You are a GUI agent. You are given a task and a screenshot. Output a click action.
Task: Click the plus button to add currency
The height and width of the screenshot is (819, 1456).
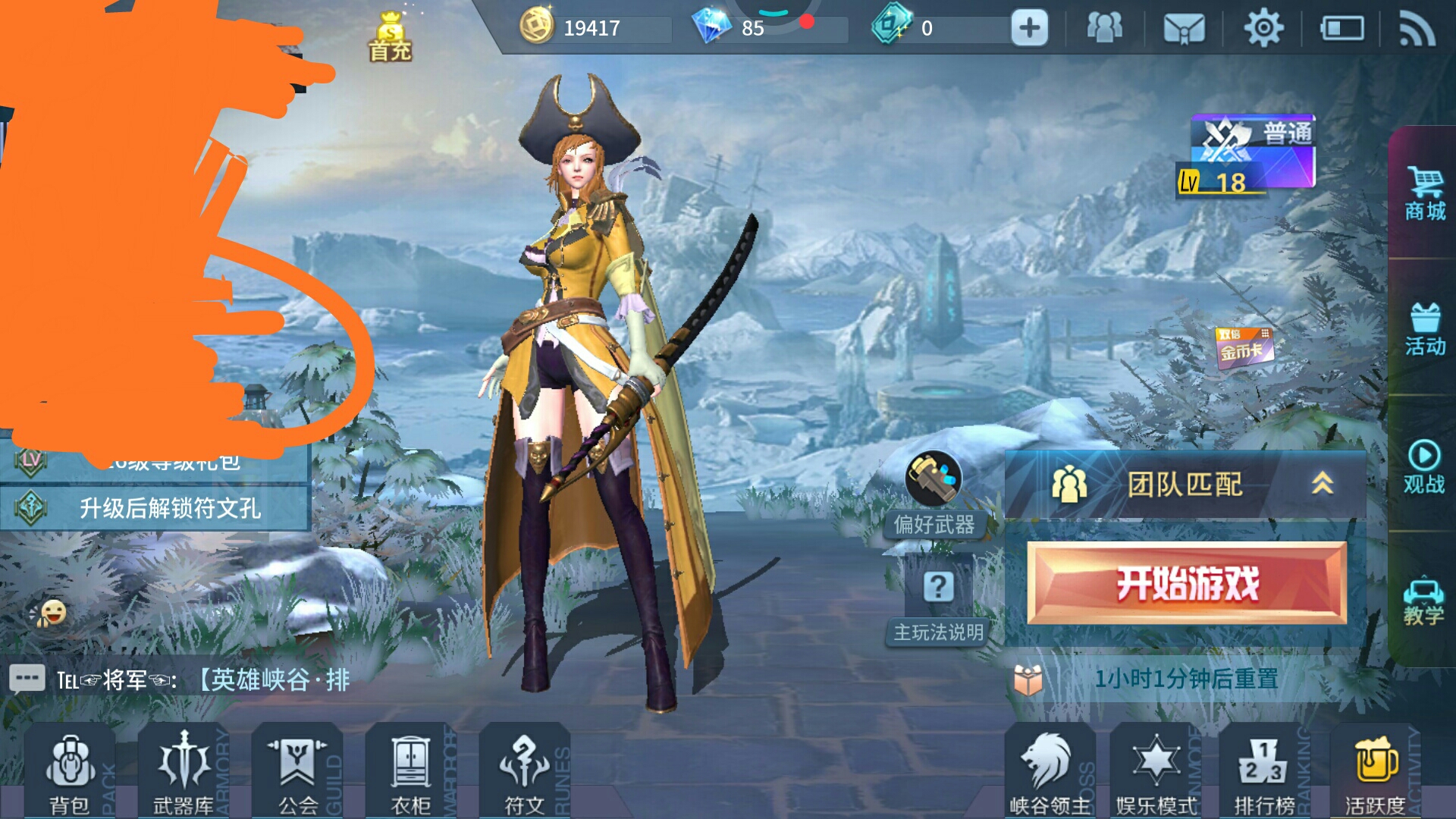(x=1029, y=29)
